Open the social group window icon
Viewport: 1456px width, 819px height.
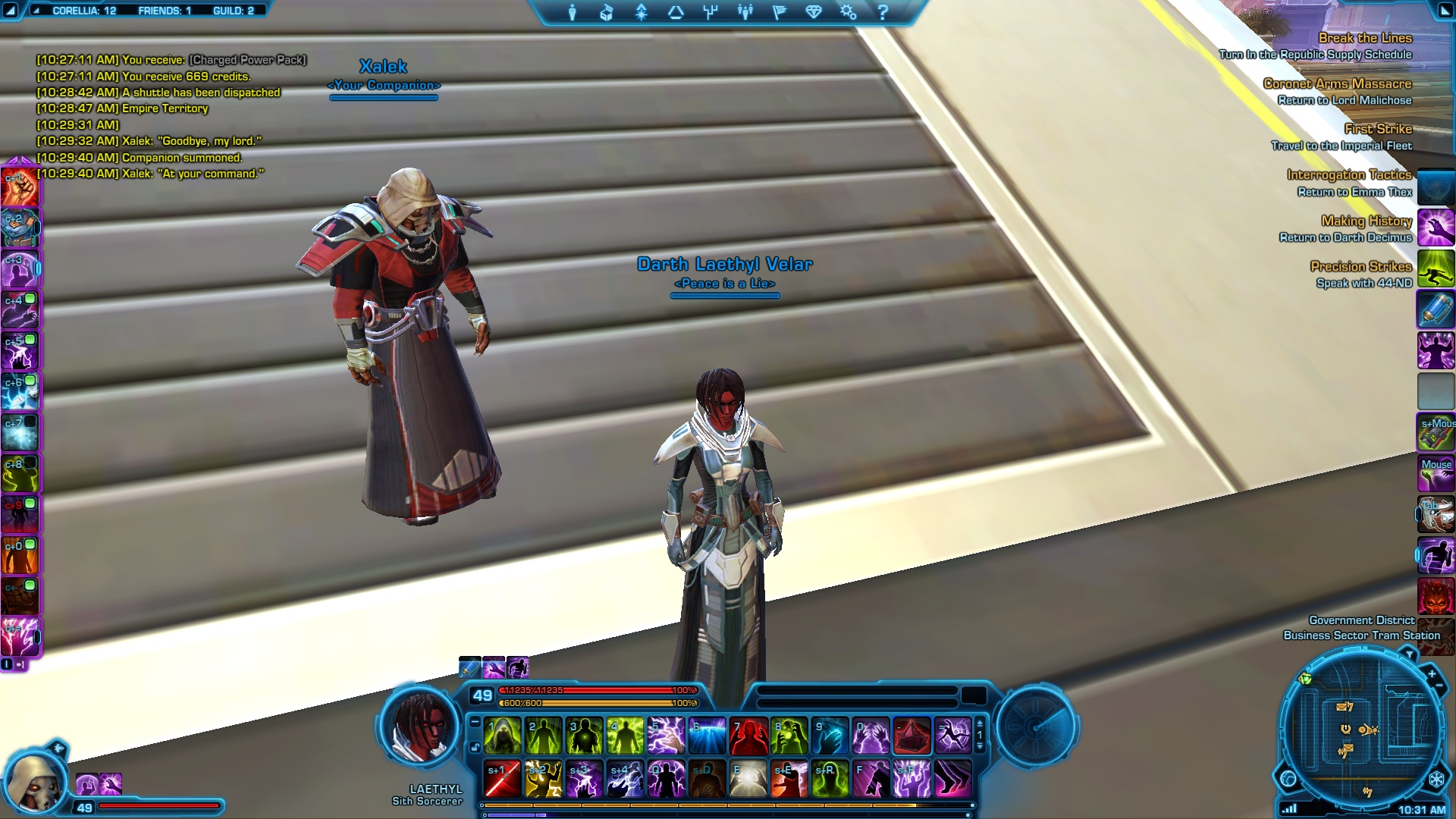[x=745, y=12]
